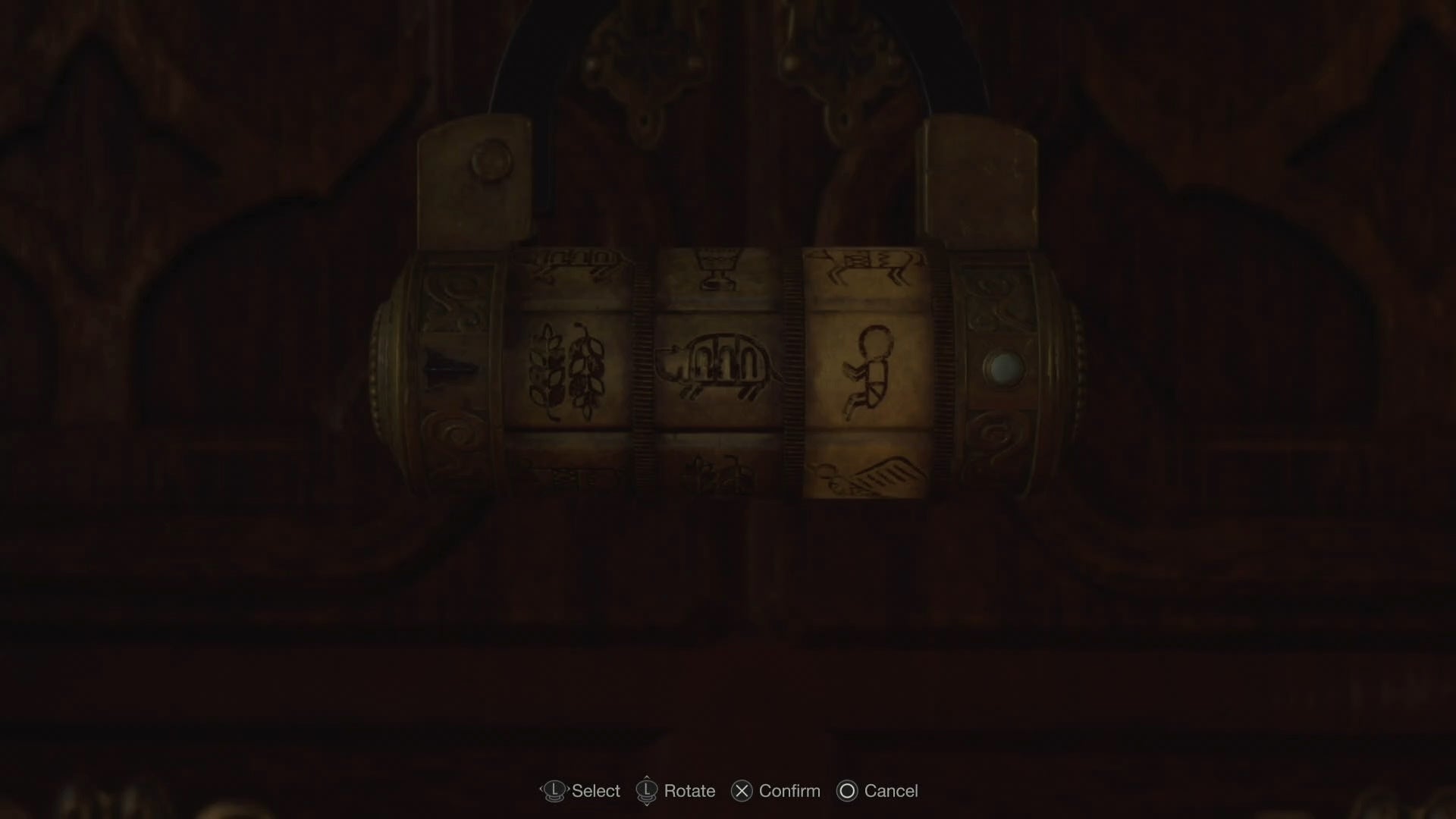Click the Select control hint label
Image resolution: width=1456 pixels, height=819 pixels.
tap(596, 791)
